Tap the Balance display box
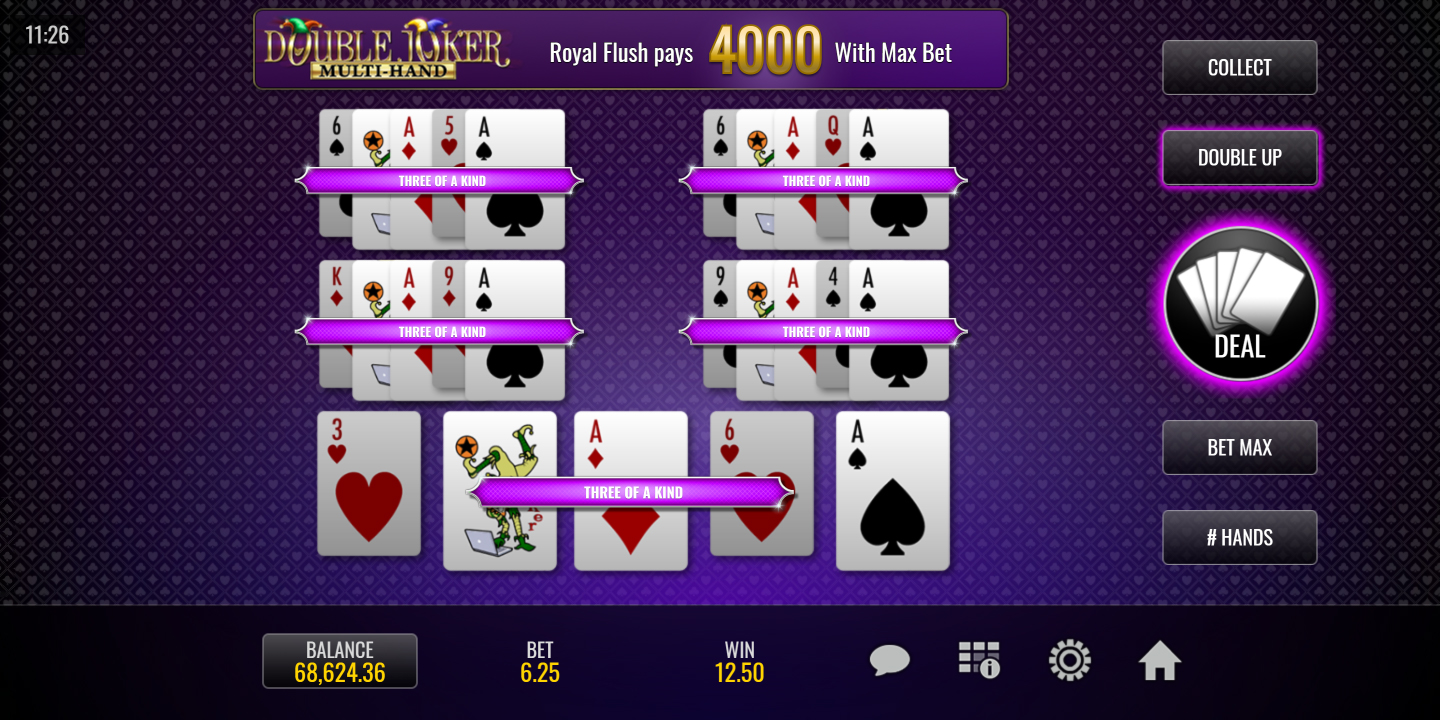The width and height of the screenshot is (1440, 720). click(x=340, y=661)
